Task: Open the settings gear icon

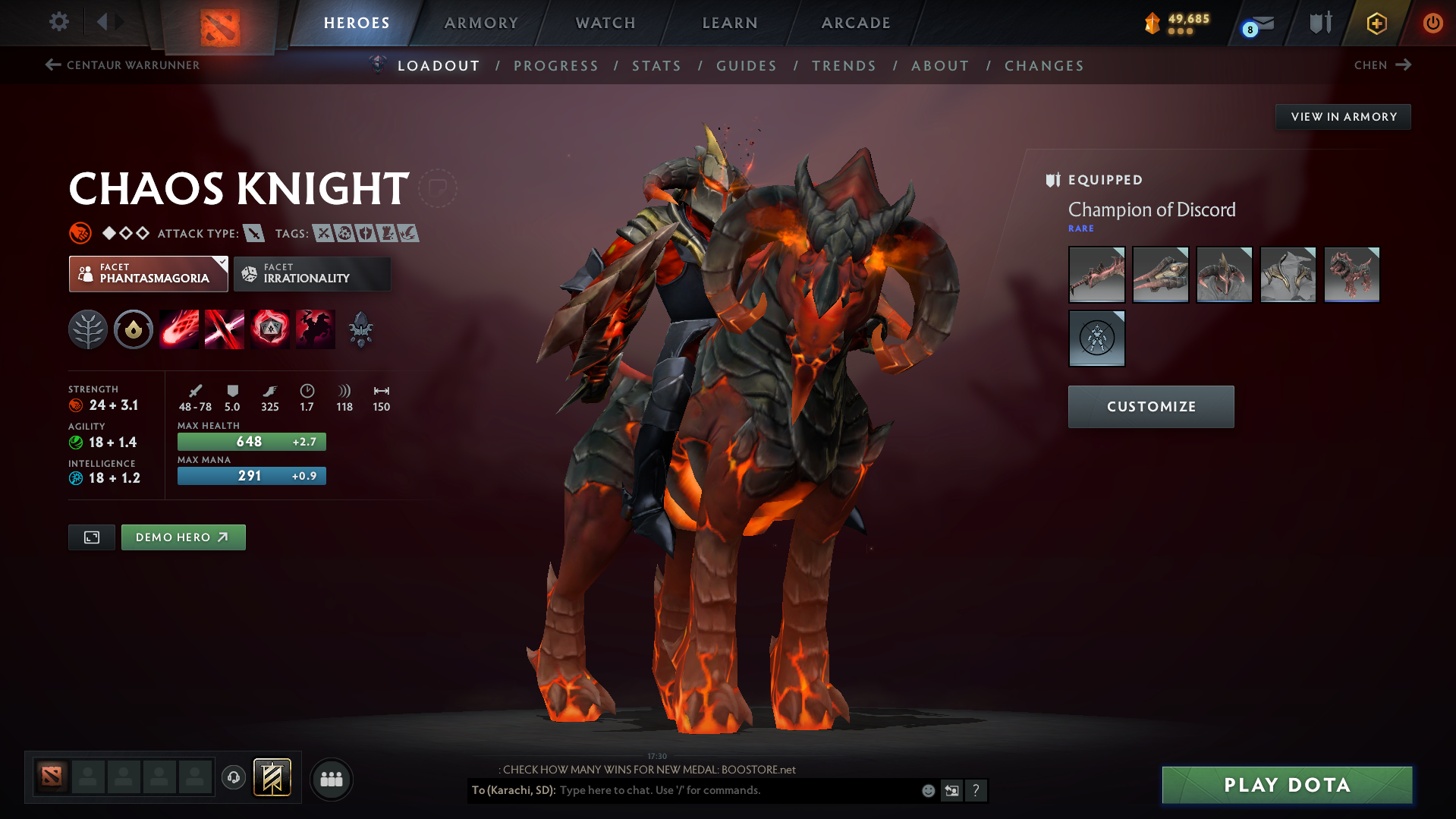Action: pos(58,22)
